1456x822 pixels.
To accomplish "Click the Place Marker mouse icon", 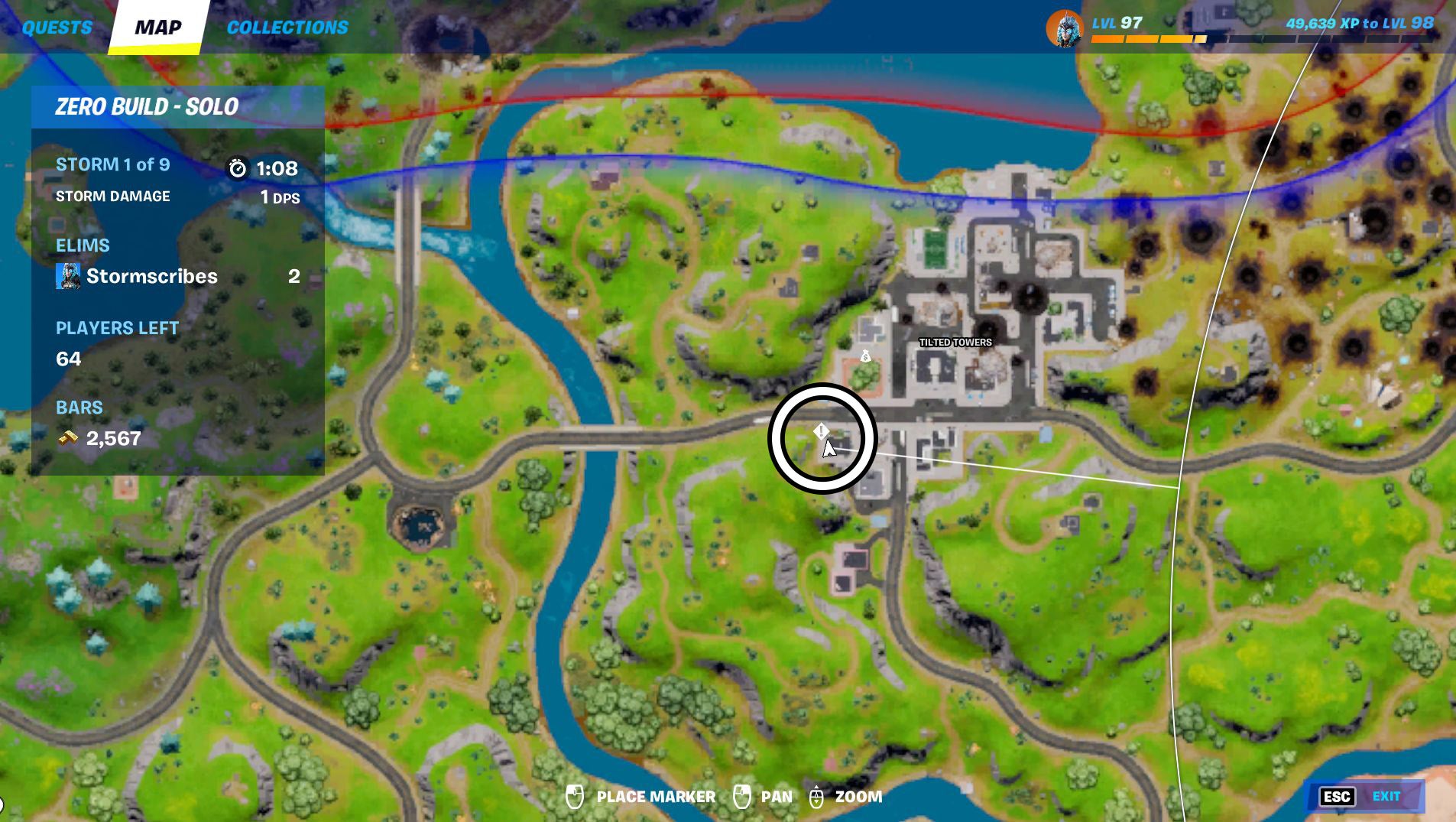I will point(575,795).
